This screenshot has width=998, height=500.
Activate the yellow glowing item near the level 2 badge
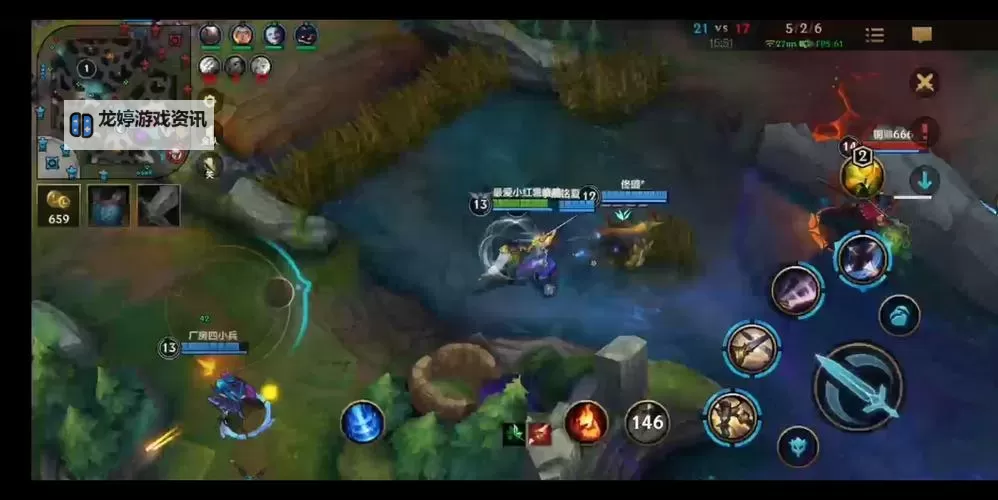pyautogui.click(x=861, y=177)
